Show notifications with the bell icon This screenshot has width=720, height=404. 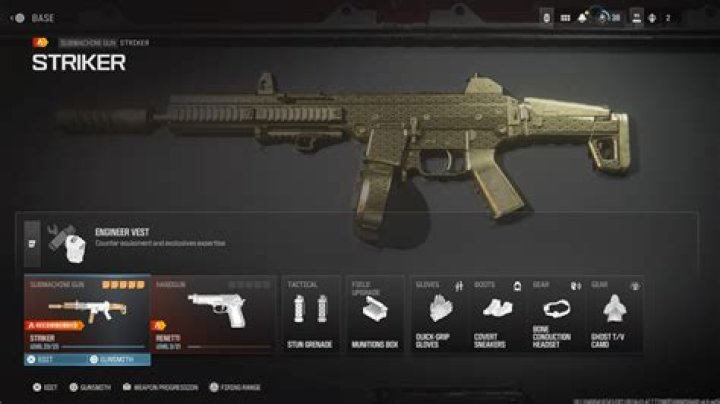click(x=582, y=17)
